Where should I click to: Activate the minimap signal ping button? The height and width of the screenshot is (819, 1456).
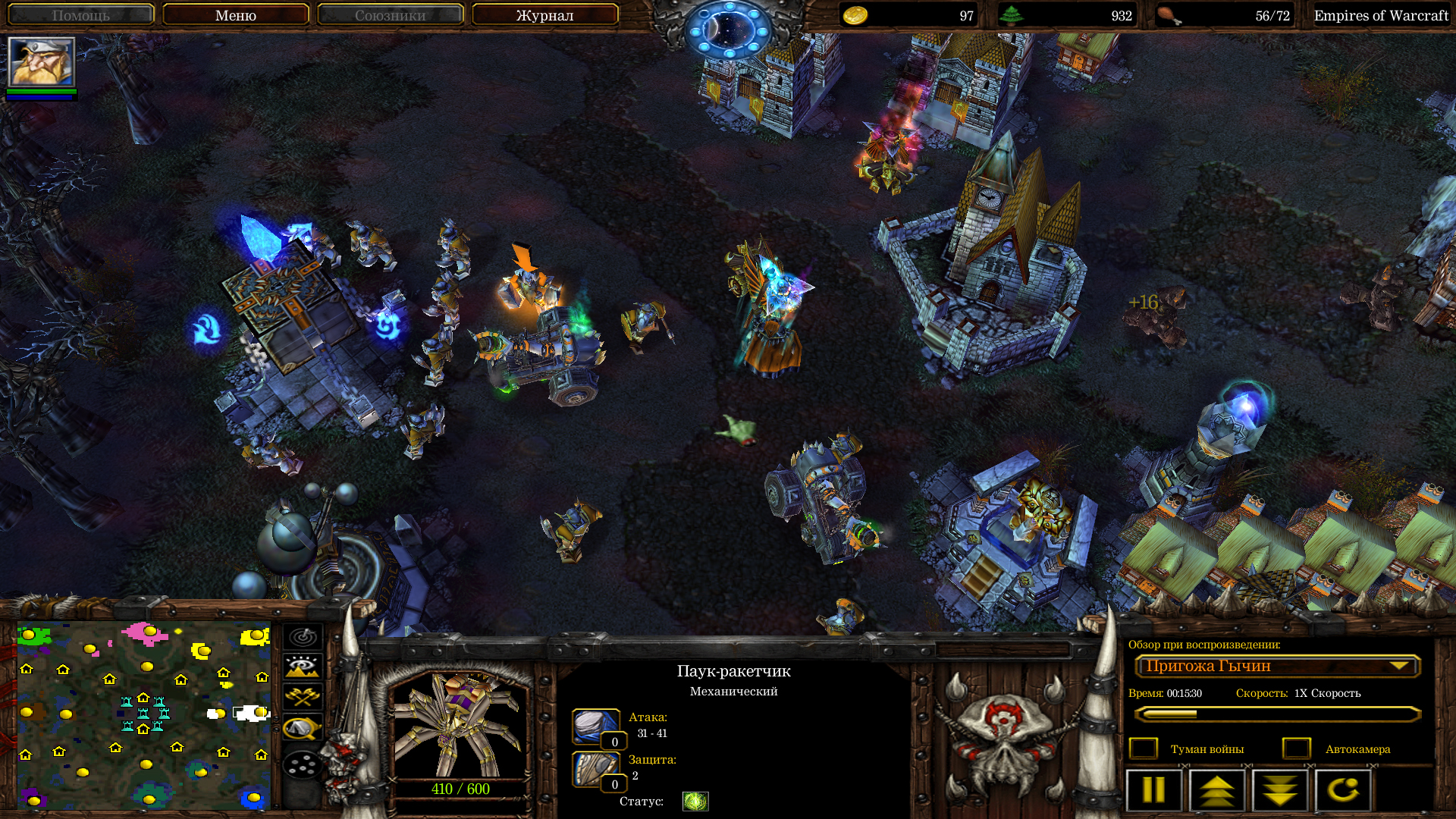tap(303, 637)
